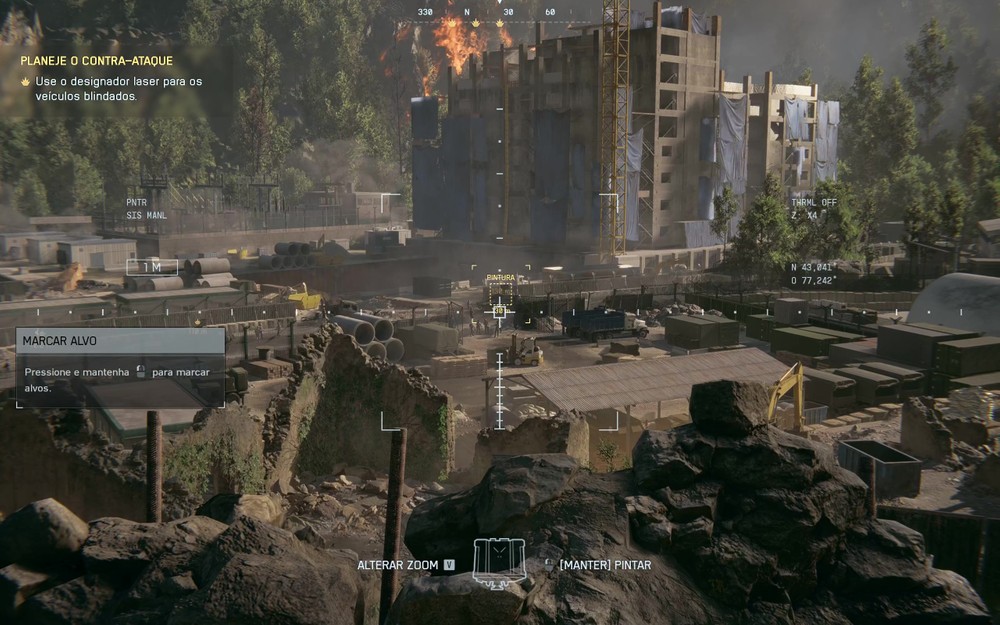Click the compass heading bar
The height and width of the screenshot is (625, 1000).
(485, 13)
